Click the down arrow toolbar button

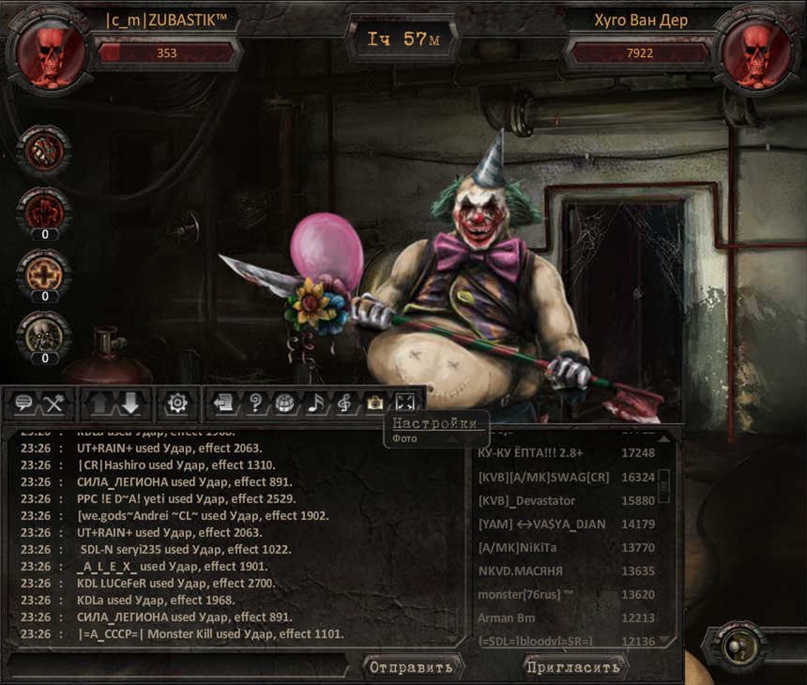(132, 403)
